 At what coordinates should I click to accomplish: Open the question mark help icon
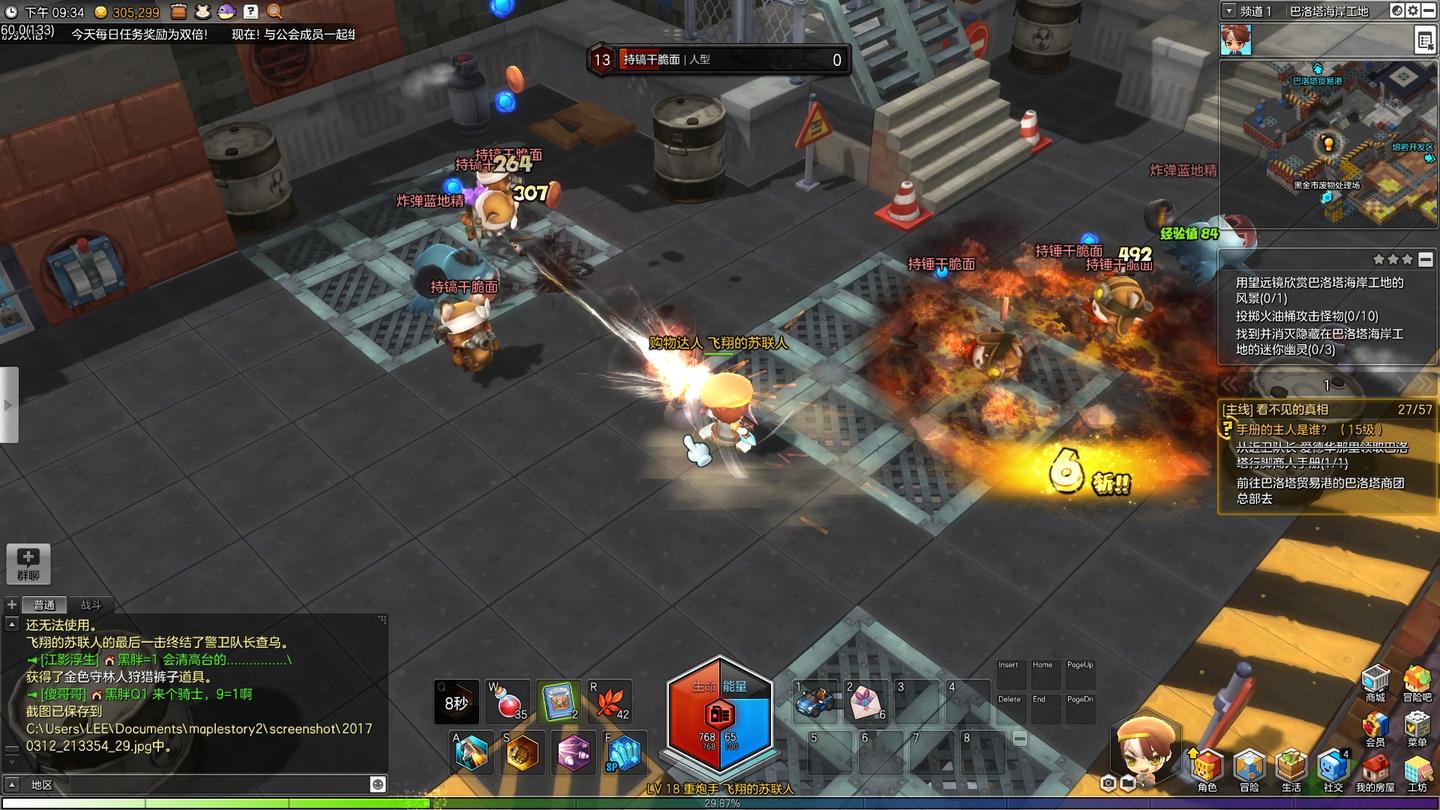click(251, 12)
